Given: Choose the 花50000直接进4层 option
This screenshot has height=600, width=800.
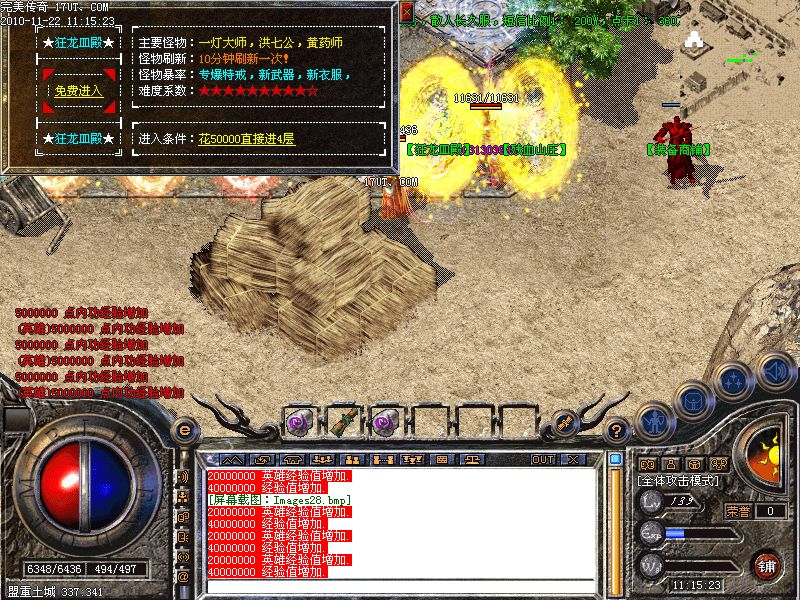Looking at the screenshot, I should coord(246,138).
